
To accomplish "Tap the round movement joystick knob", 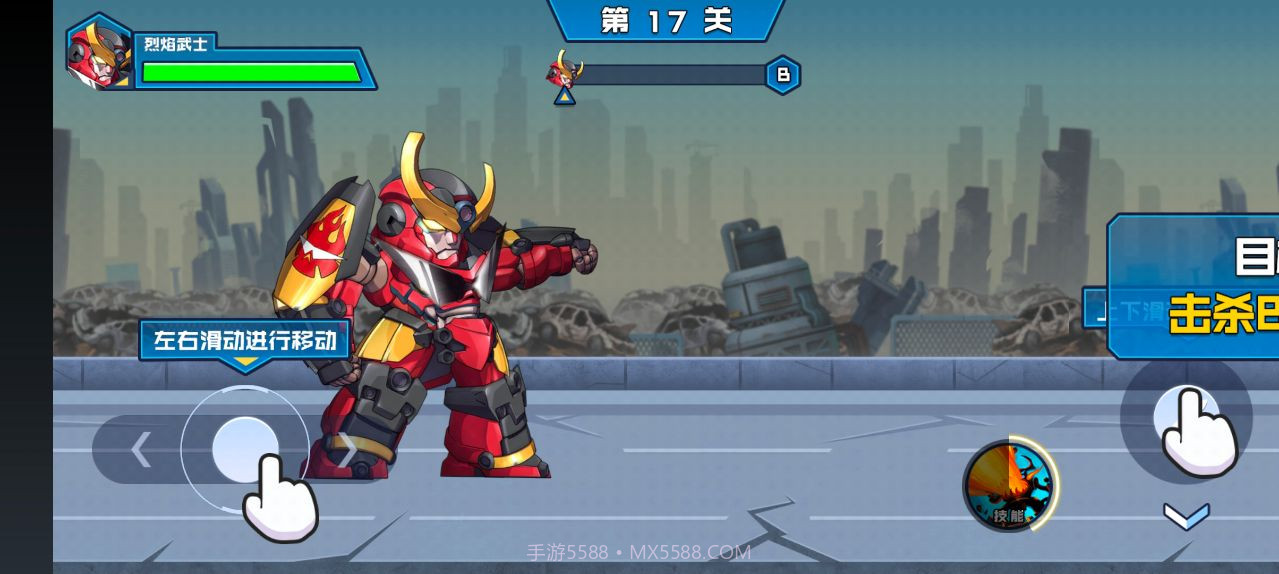I will click(x=244, y=449).
